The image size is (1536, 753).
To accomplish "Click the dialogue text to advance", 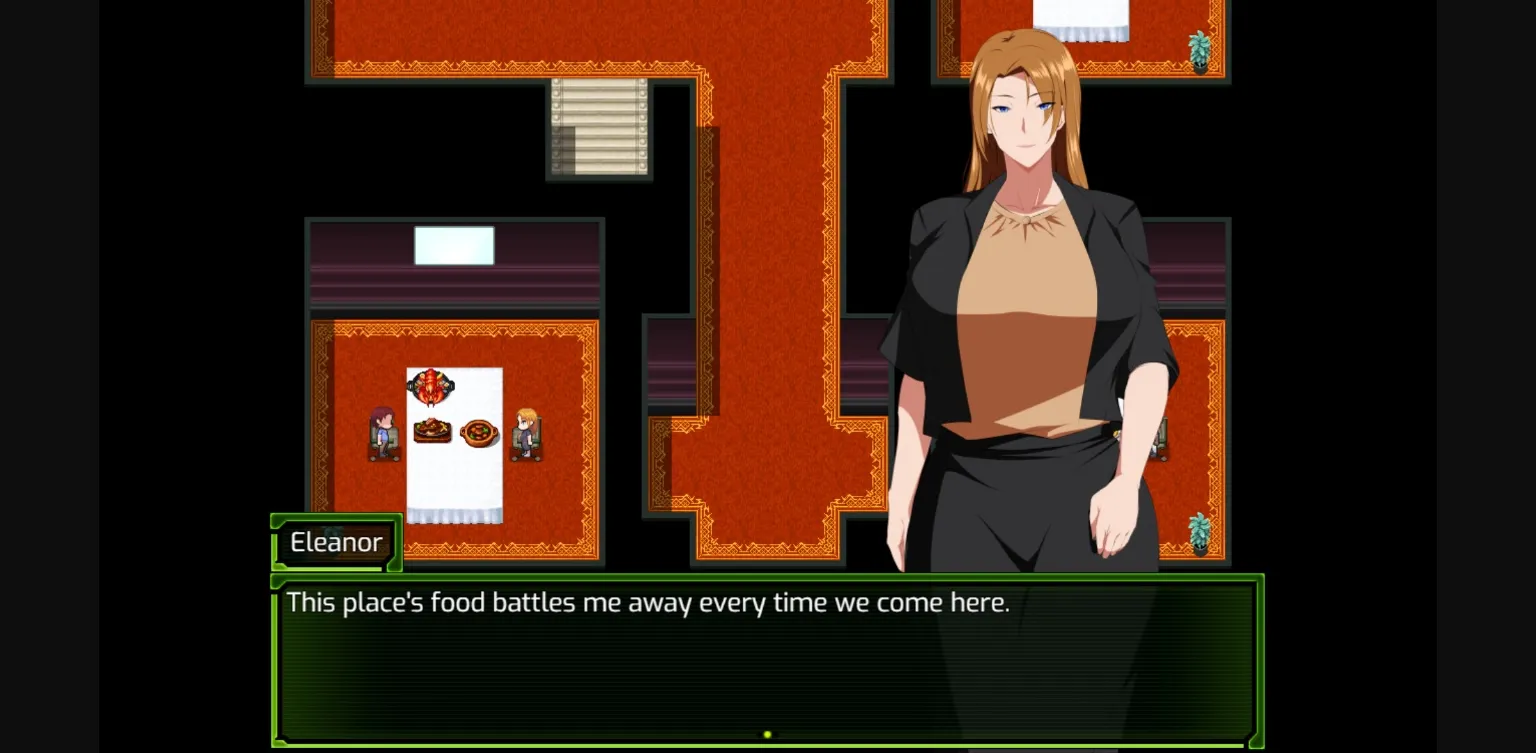I will tap(647, 602).
